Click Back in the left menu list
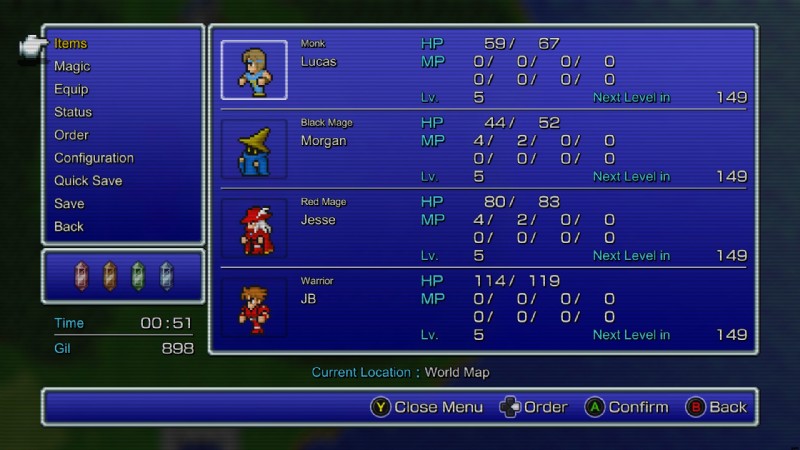 [69, 227]
